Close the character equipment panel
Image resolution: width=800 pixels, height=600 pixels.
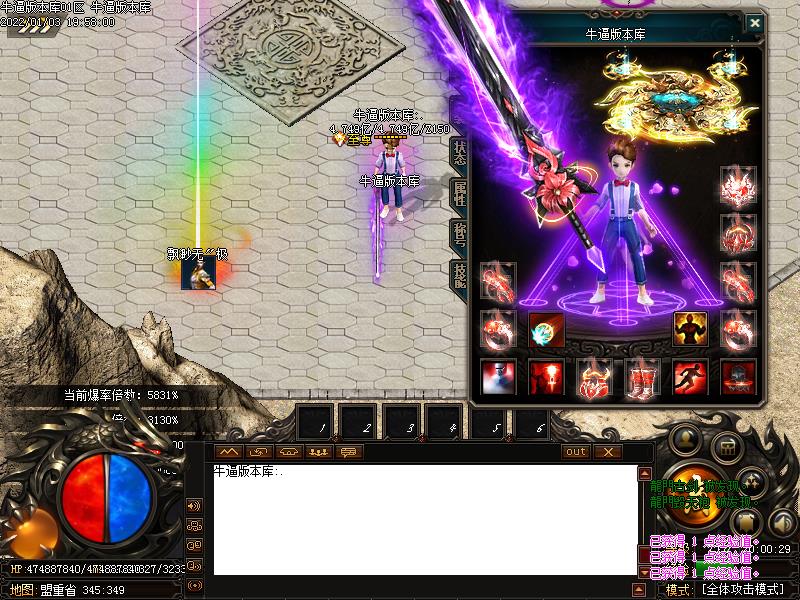coord(755,22)
